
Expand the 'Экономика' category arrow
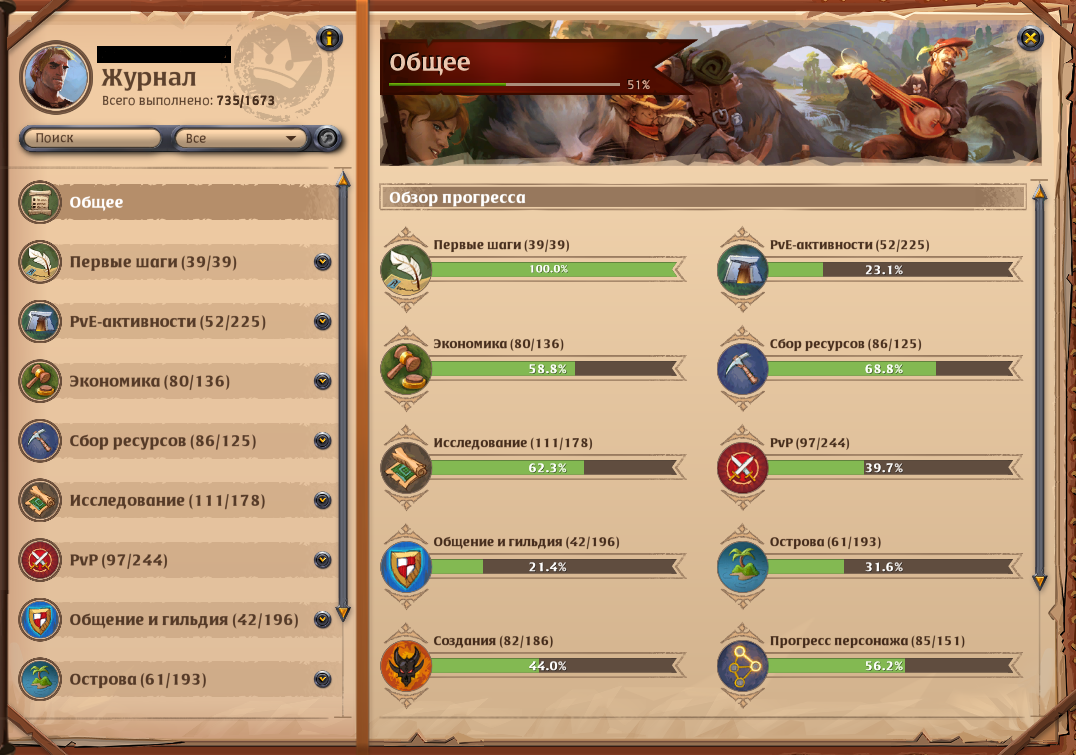coord(322,381)
